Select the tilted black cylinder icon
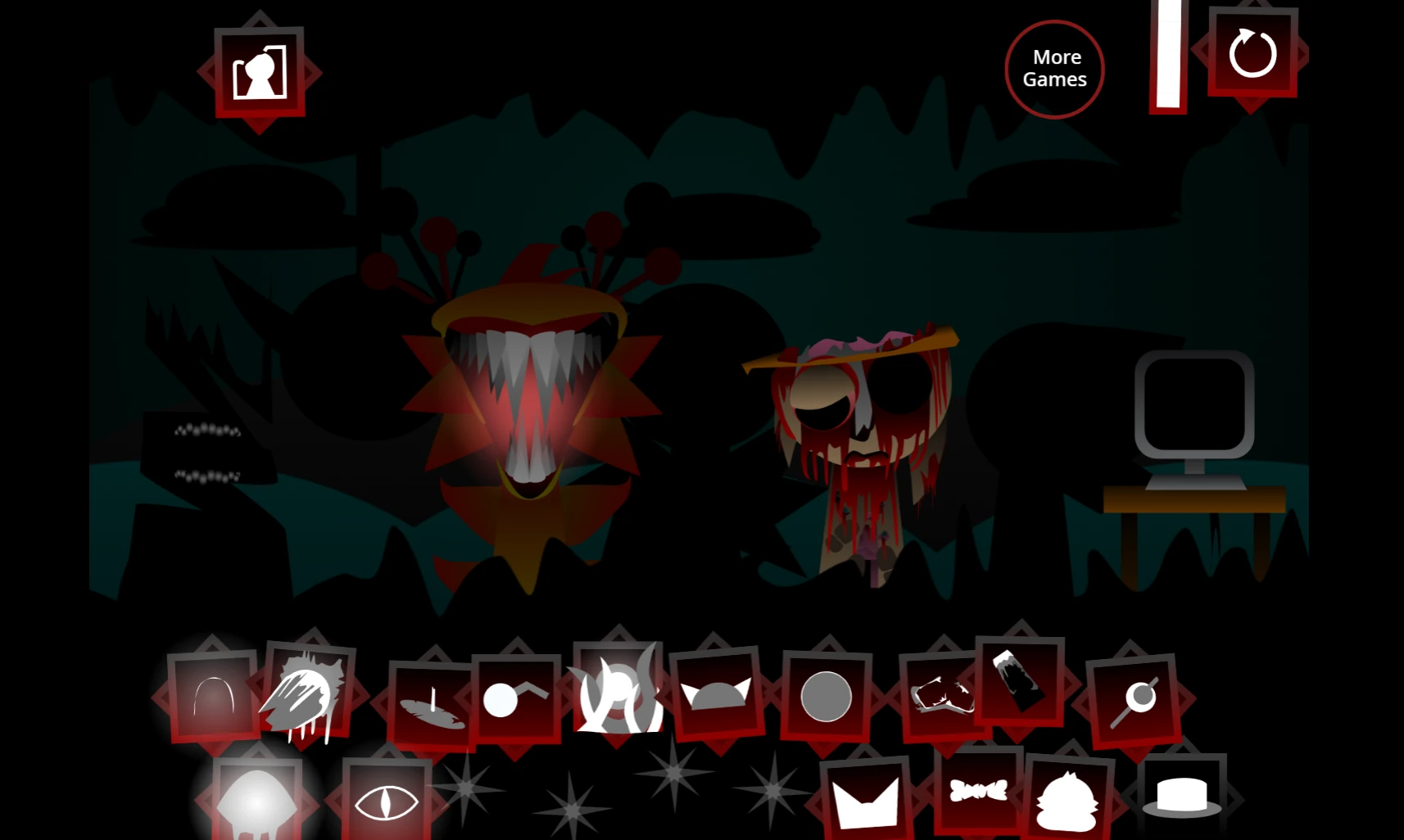This screenshot has width=1404, height=840. coord(1019,680)
